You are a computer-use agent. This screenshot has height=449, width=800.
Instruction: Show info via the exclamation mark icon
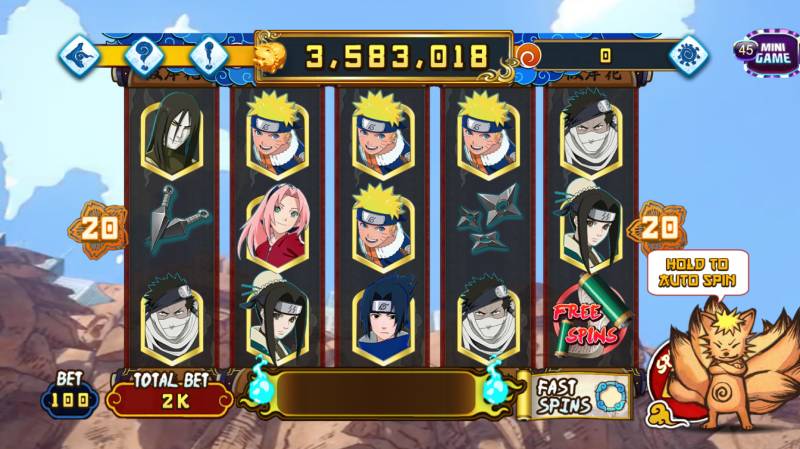click(x=209, y=52)
